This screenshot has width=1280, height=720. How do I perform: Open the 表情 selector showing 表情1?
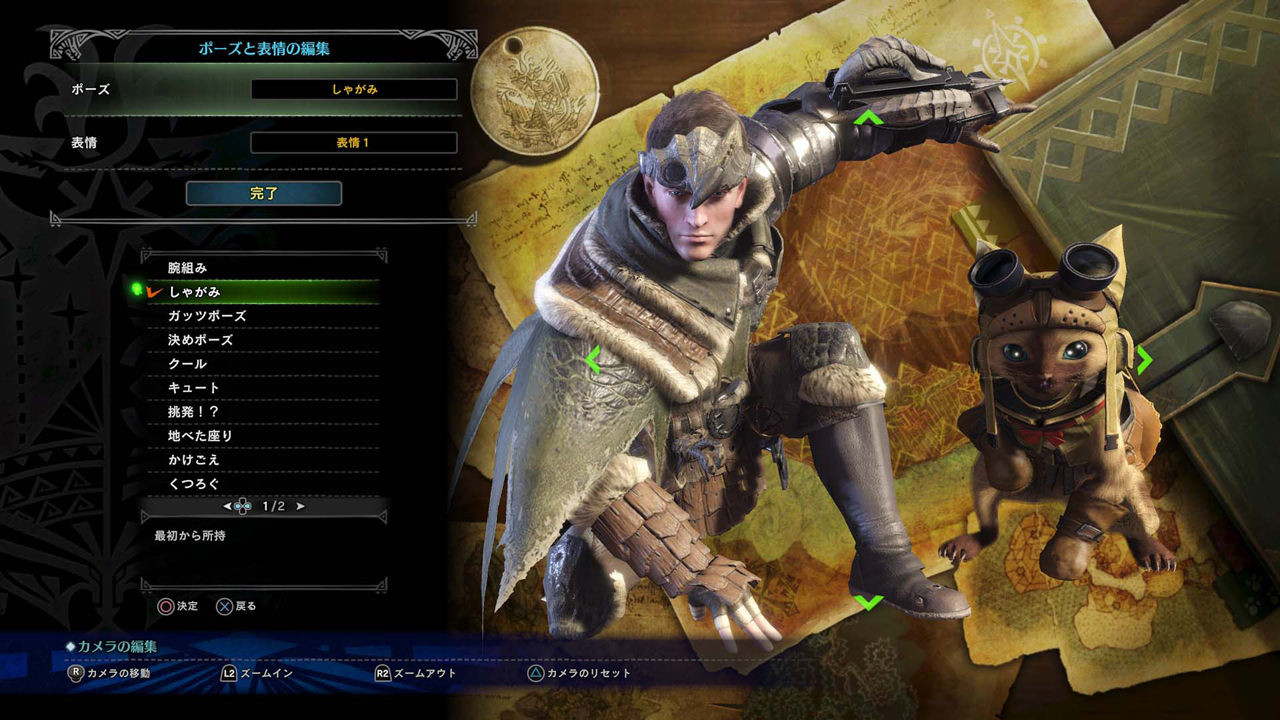coord(354,143)
